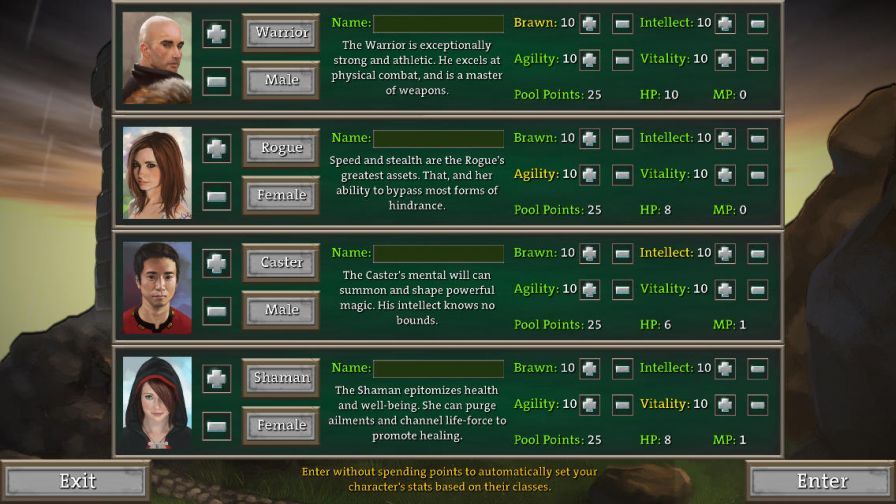Choose the Shaman class button
The height and width of the screenshot is (504, 896).
pyautogui.click(x=281, y=377)
